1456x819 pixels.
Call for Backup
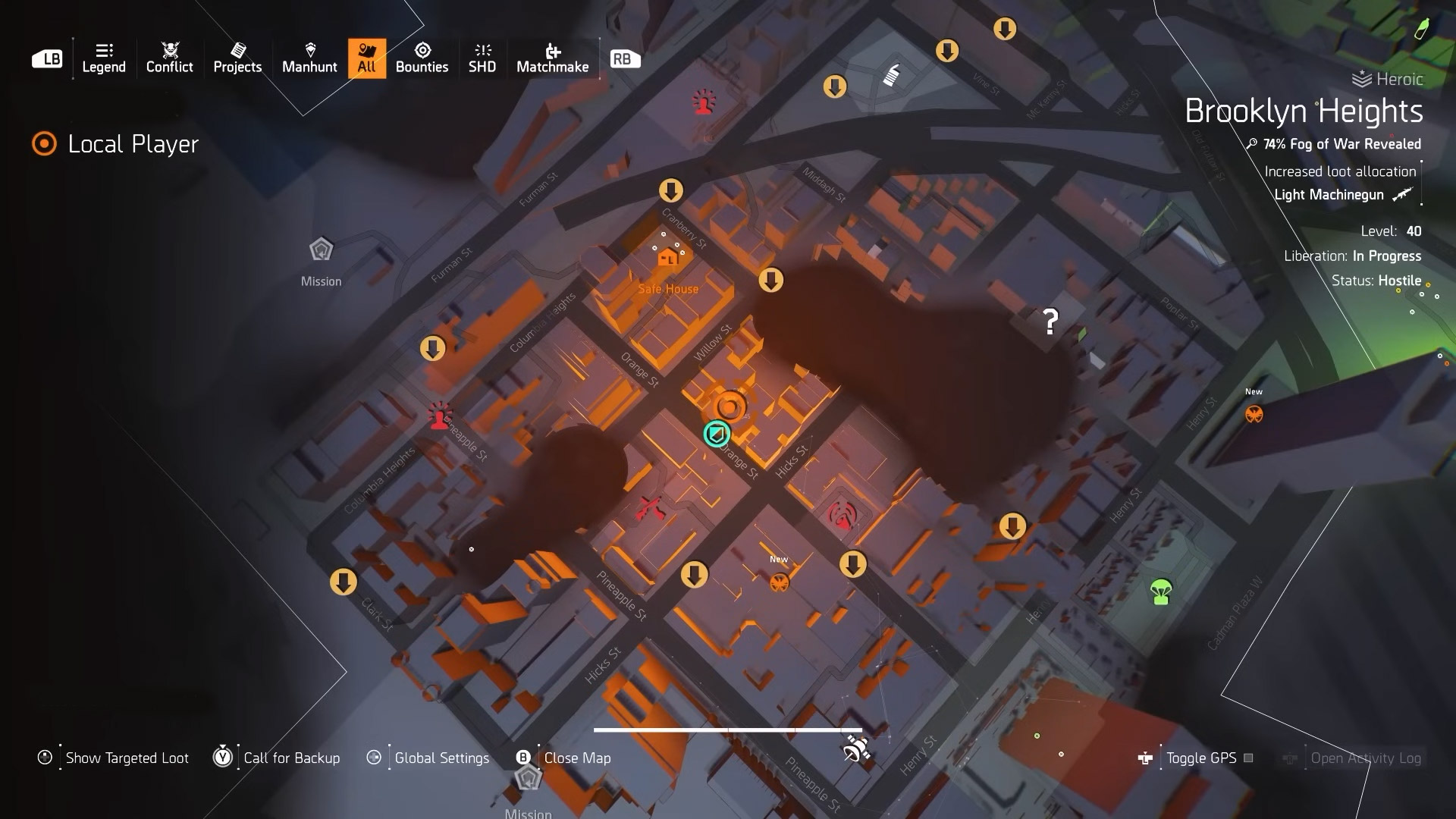pyautogui.click(x=291, y=758)
